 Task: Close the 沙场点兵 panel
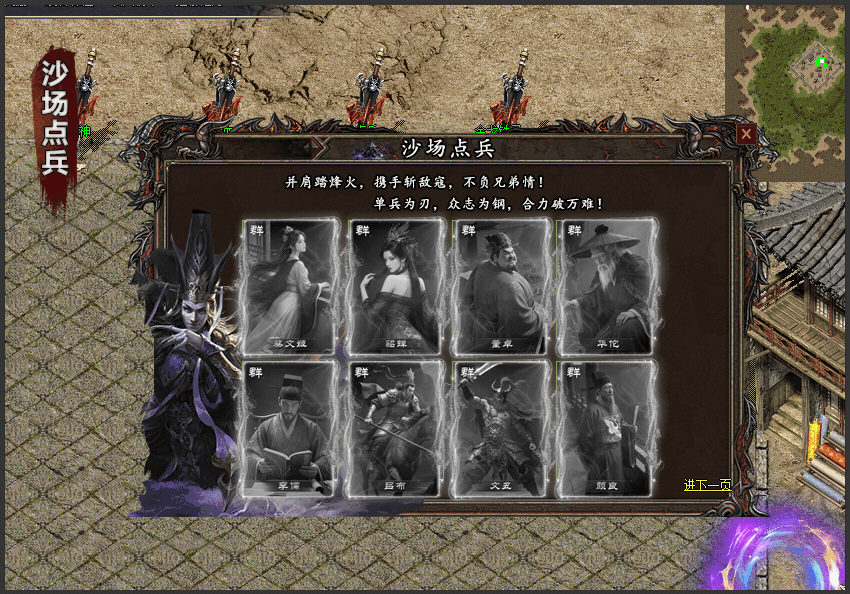click(x=745, y=134)
